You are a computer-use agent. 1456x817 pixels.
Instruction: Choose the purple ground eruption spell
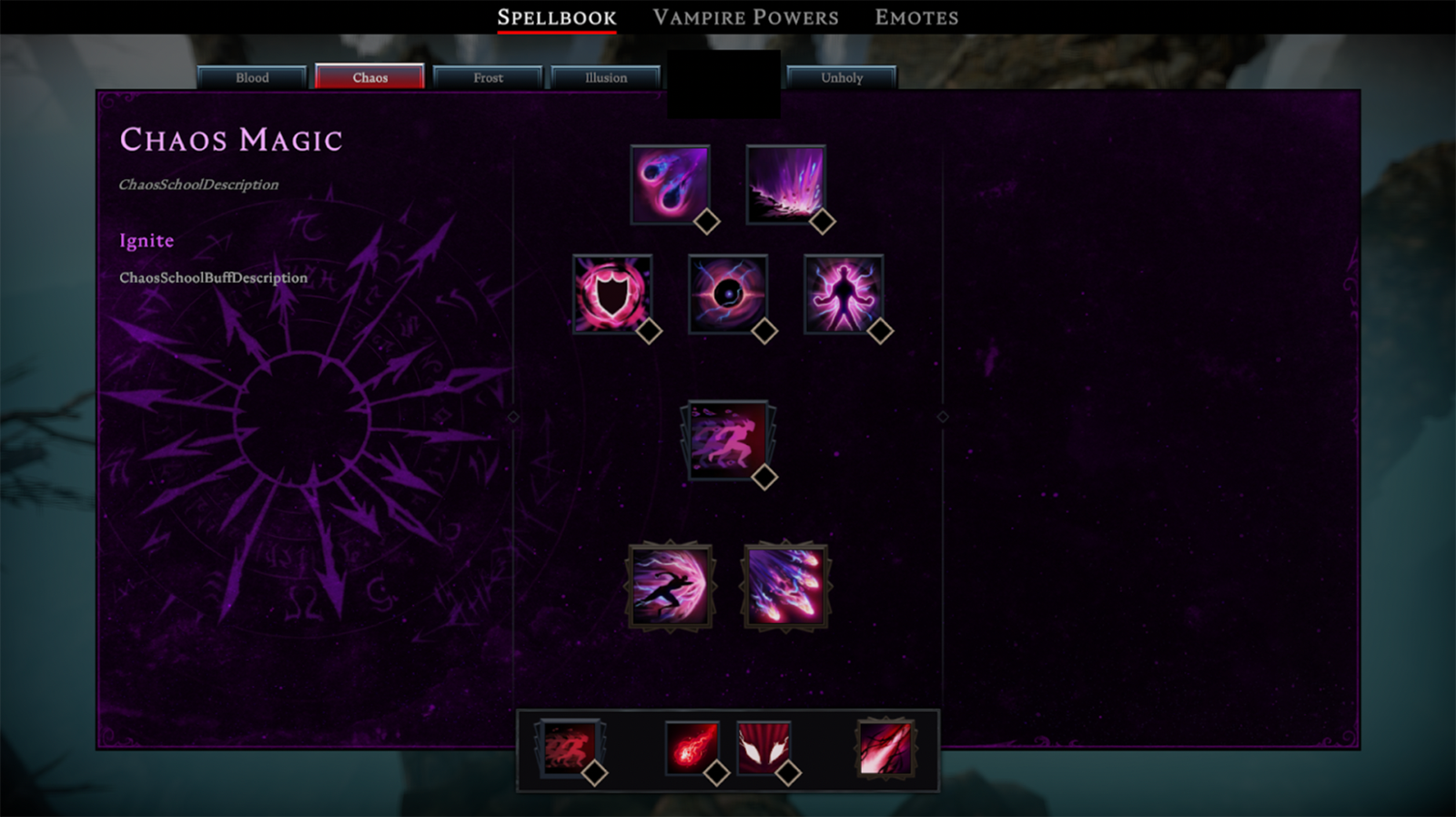[x=785, y=185]
